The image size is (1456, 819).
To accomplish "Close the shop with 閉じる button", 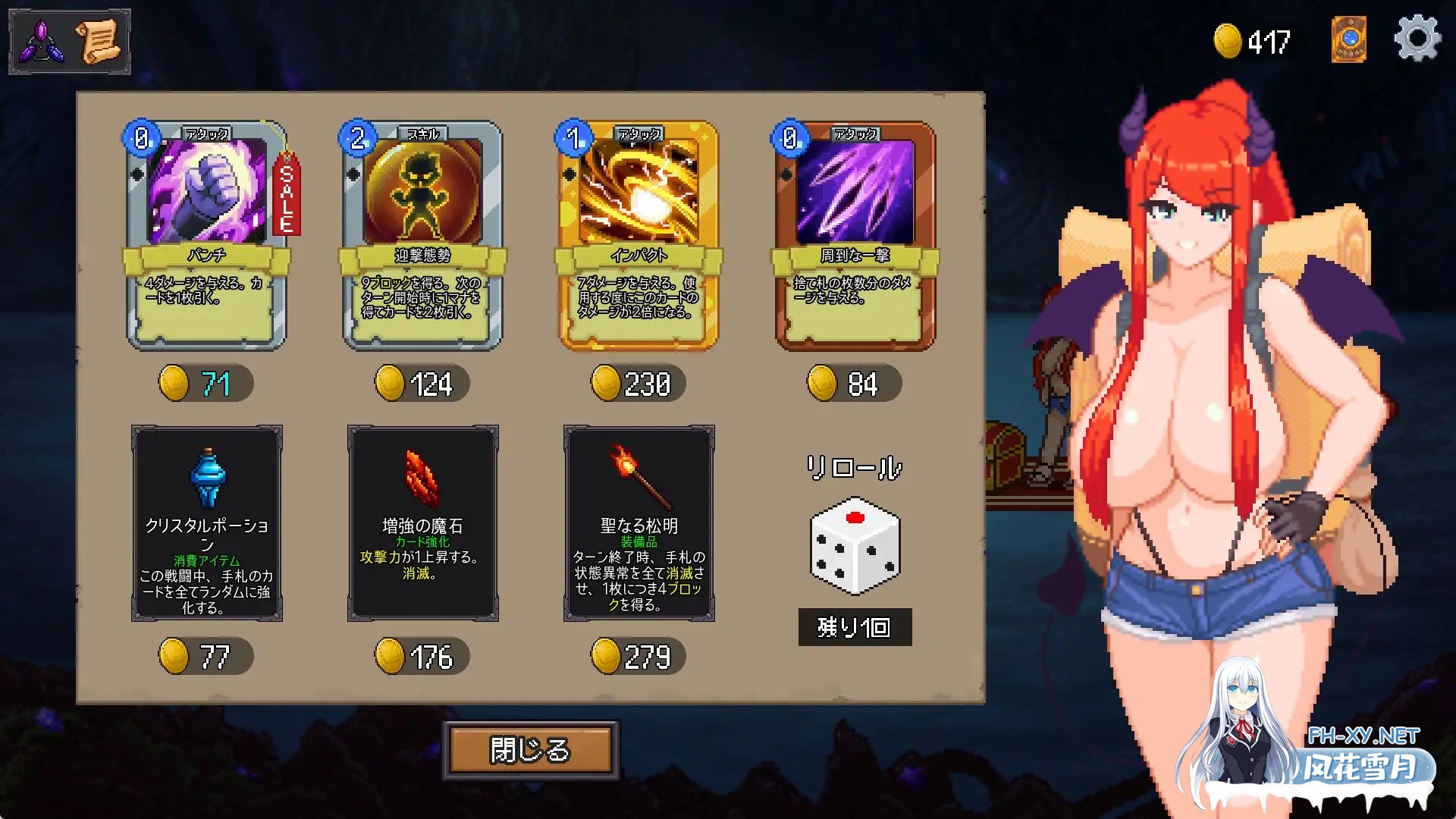I will (x=531, y=750).
